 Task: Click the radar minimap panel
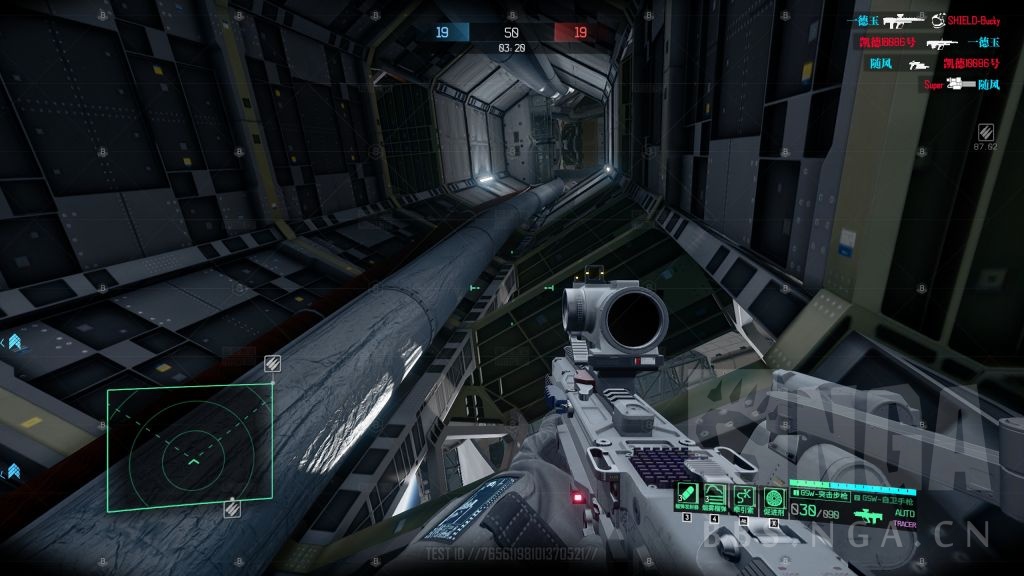point(190,448)
